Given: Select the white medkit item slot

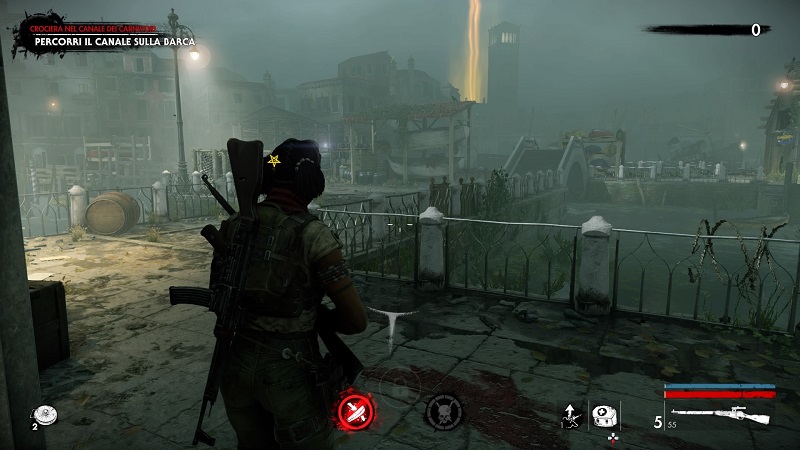Looking at the screenshot, I should 603,416.
